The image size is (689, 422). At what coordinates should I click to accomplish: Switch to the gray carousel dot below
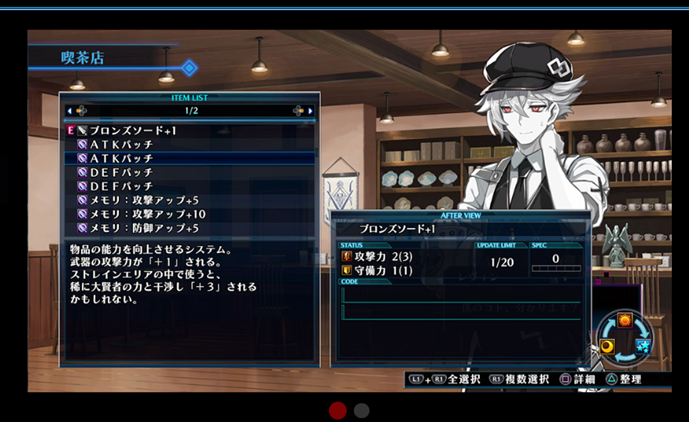[362, 410]
